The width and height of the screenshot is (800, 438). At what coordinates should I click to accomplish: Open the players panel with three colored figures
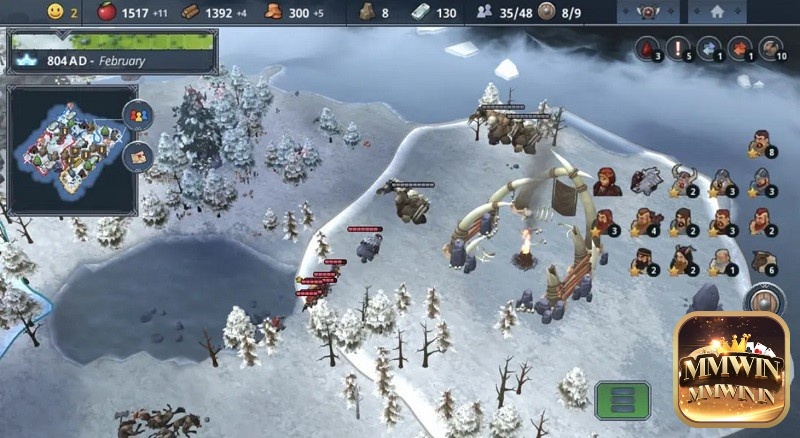coord(137,115)
